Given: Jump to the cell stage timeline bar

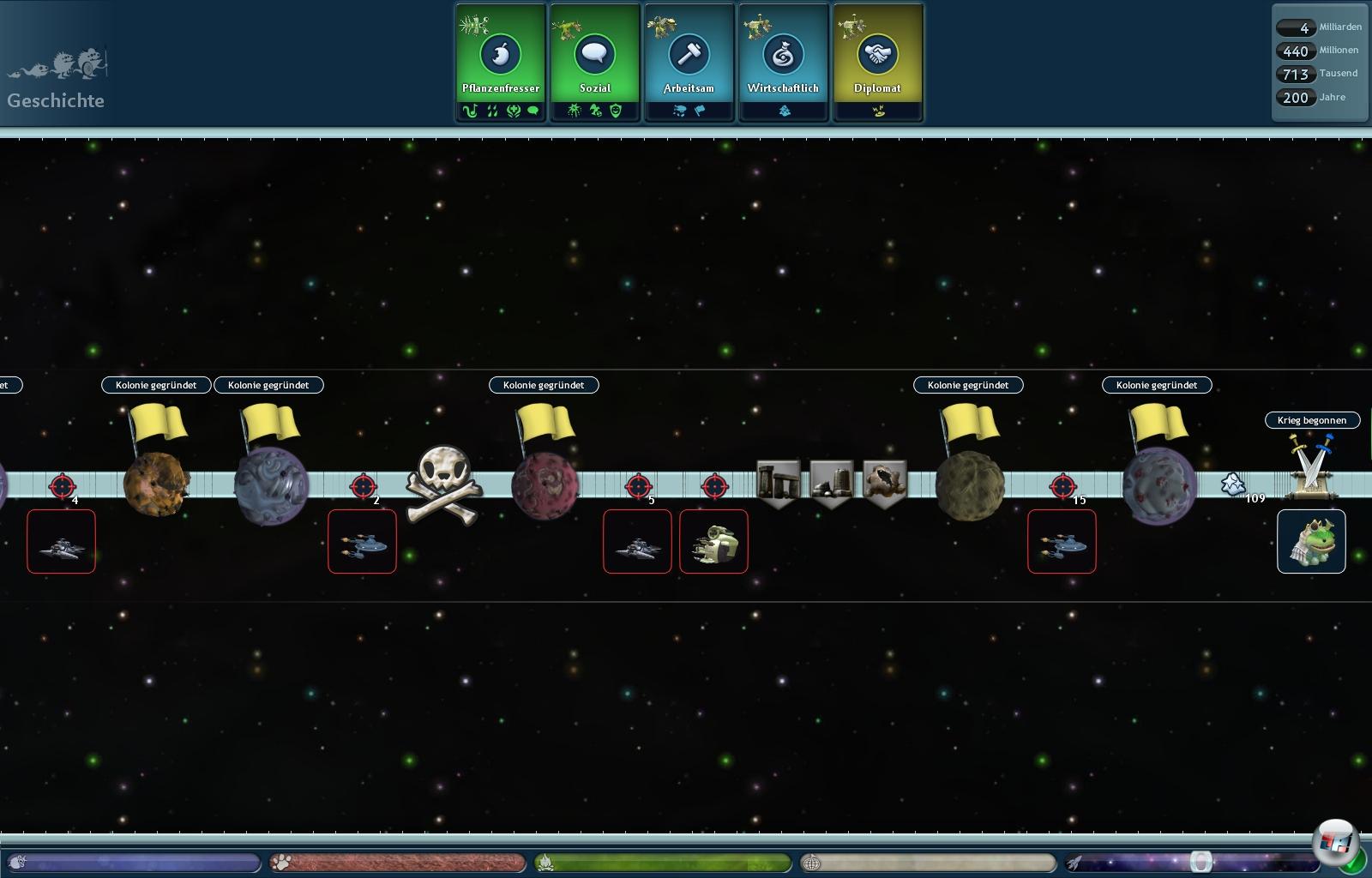Looking at the screenshot, I should pos(133,862).
